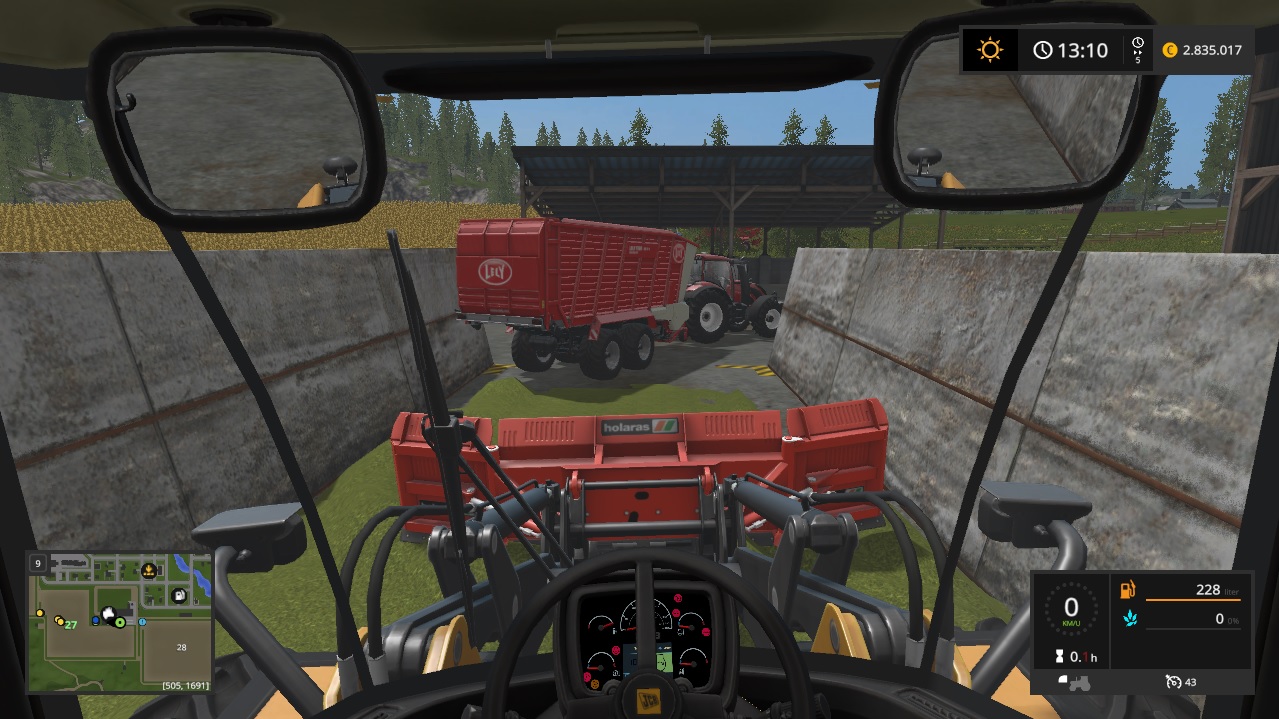Click the cruise control speedometer icon
The image size is (1279, 719).
coord(1174,682)
